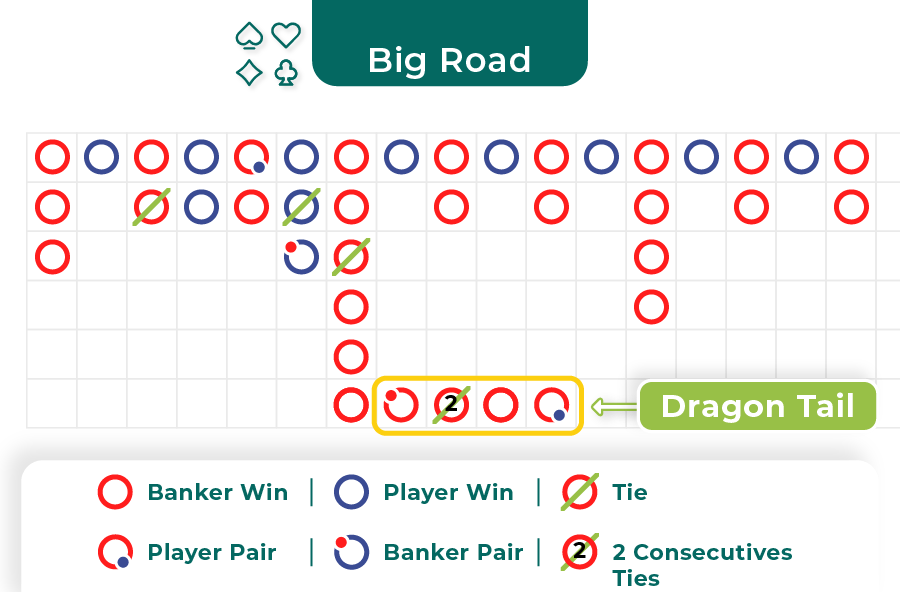
Task: Select the Big Road header tab
Action: coord(449,60)
